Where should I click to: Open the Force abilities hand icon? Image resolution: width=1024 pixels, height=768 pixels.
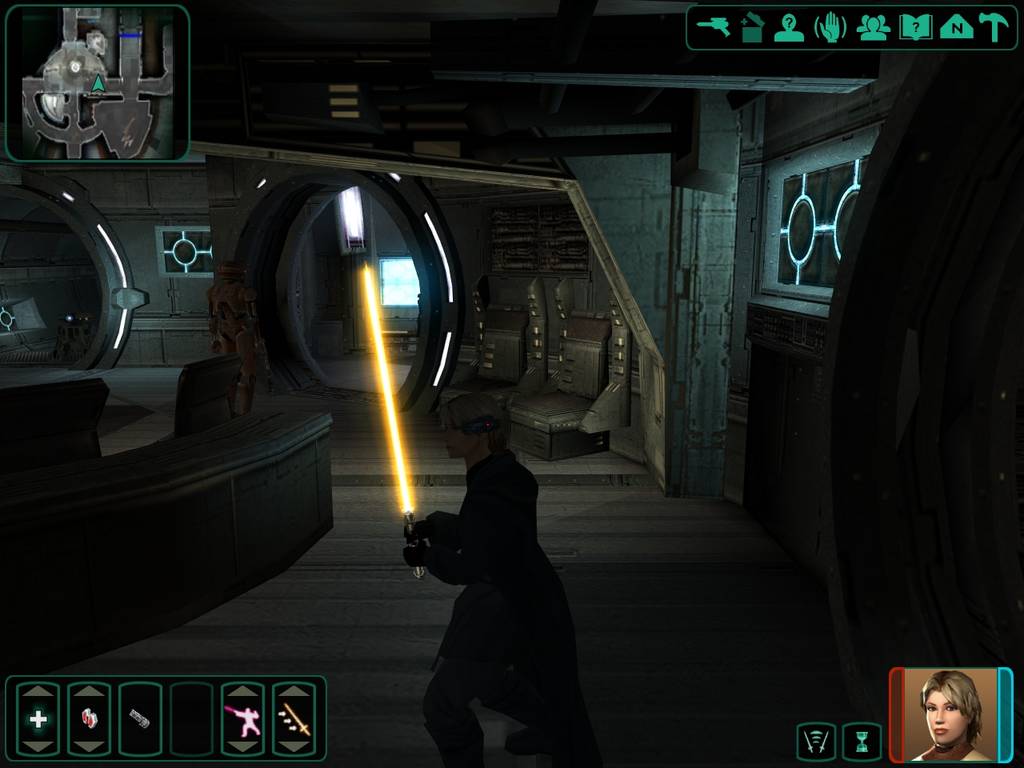831,27
